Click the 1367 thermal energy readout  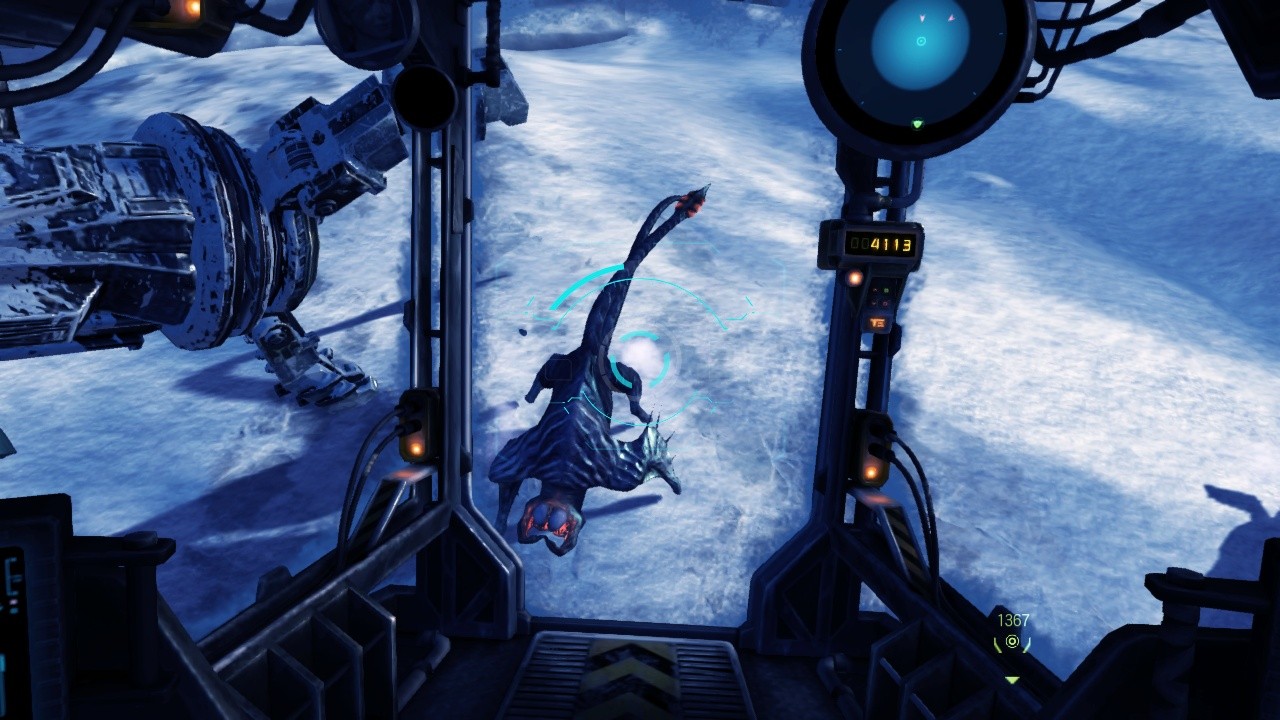pyautogui.click(x=1013, y=620)
